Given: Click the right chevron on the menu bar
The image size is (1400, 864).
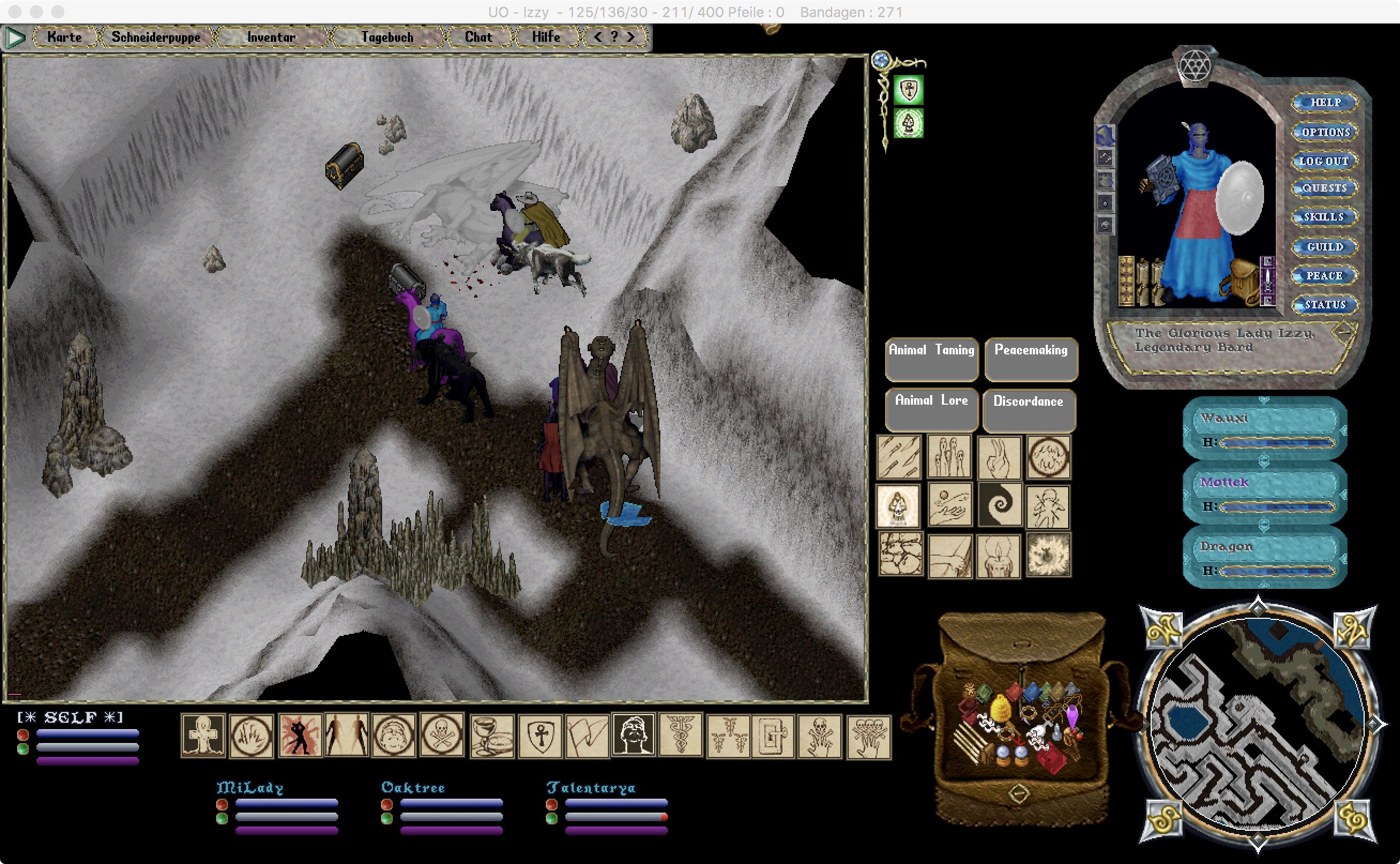Looking at the screenshot, I should tap(630, 36).
